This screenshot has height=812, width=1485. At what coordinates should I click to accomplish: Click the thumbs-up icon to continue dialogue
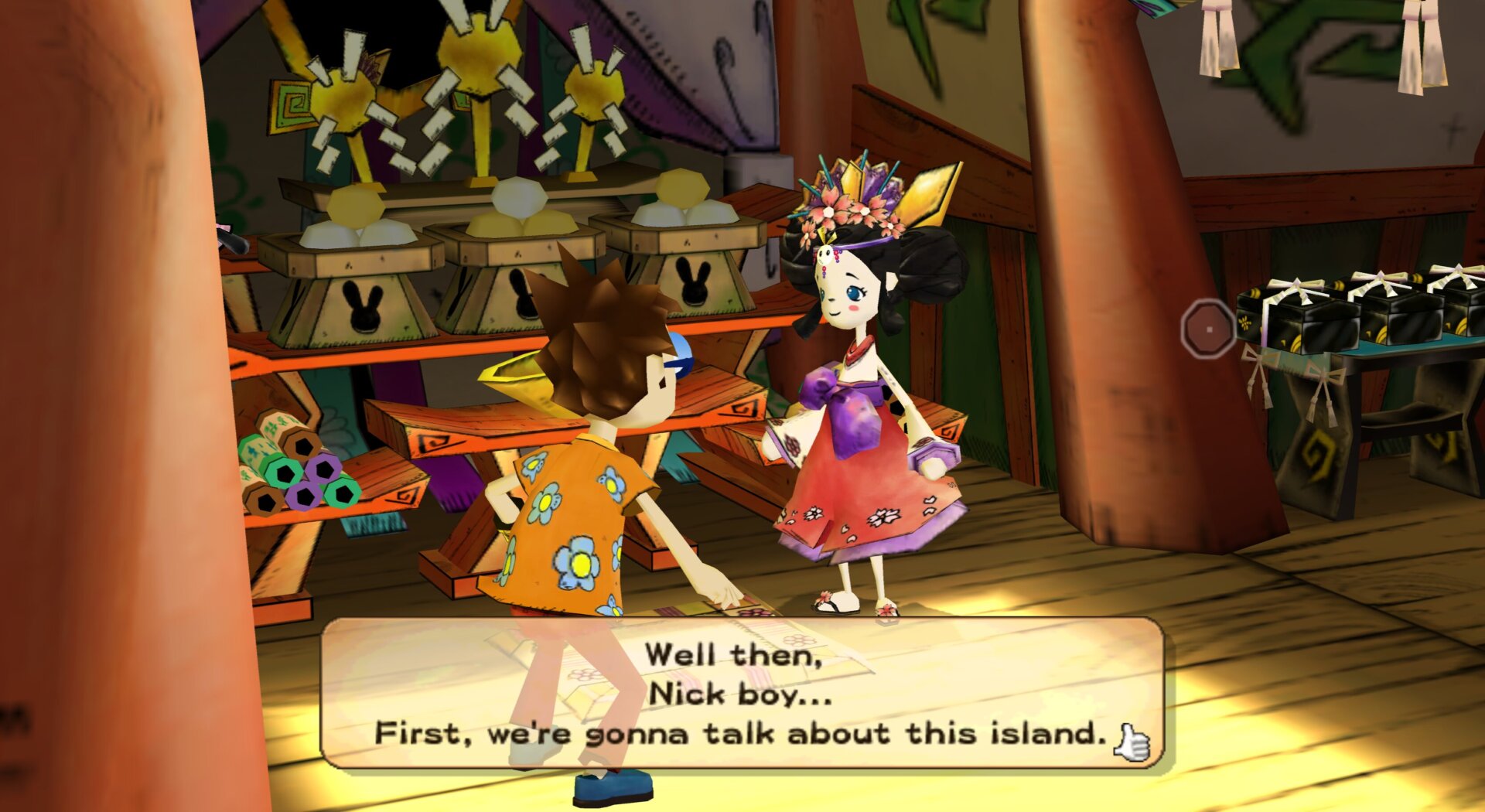(x=1132, y=743)
